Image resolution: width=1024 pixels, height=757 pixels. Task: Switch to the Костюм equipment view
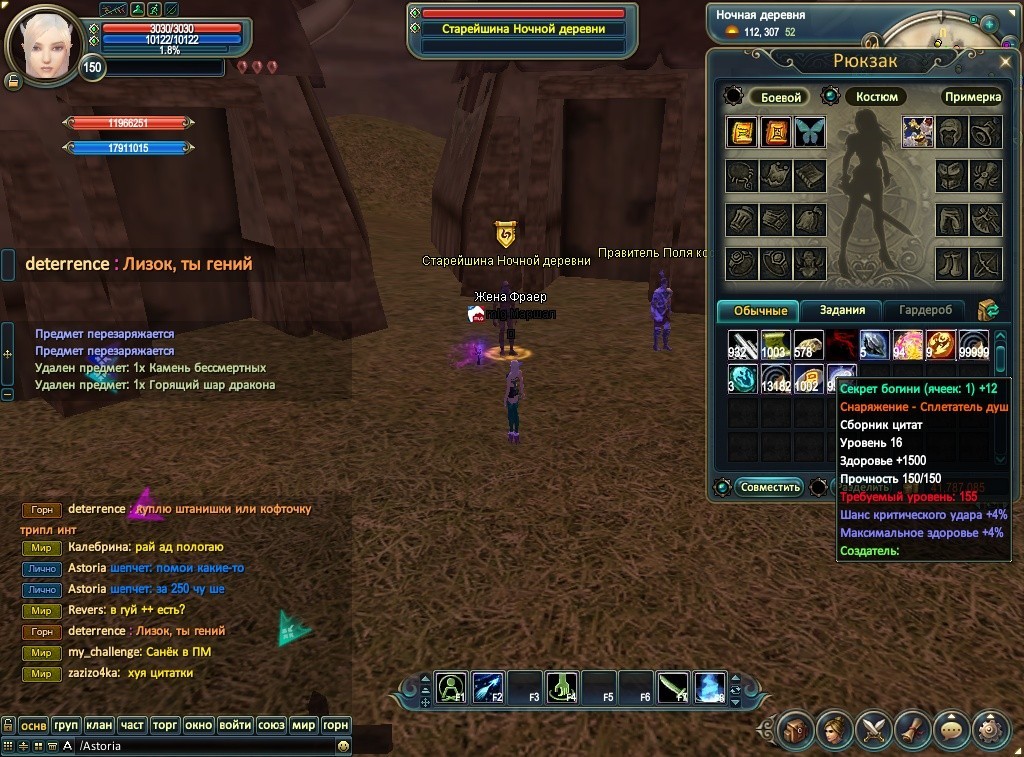pos(876,97)
